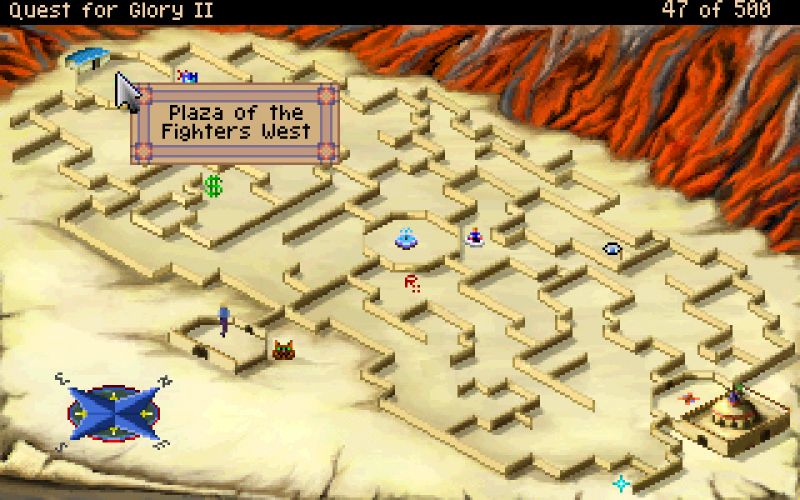Image resolution: width=800 pixels, height=500 pixels.
Task: Click the Plaza of the Fighters West label
Action: (236, 123)
